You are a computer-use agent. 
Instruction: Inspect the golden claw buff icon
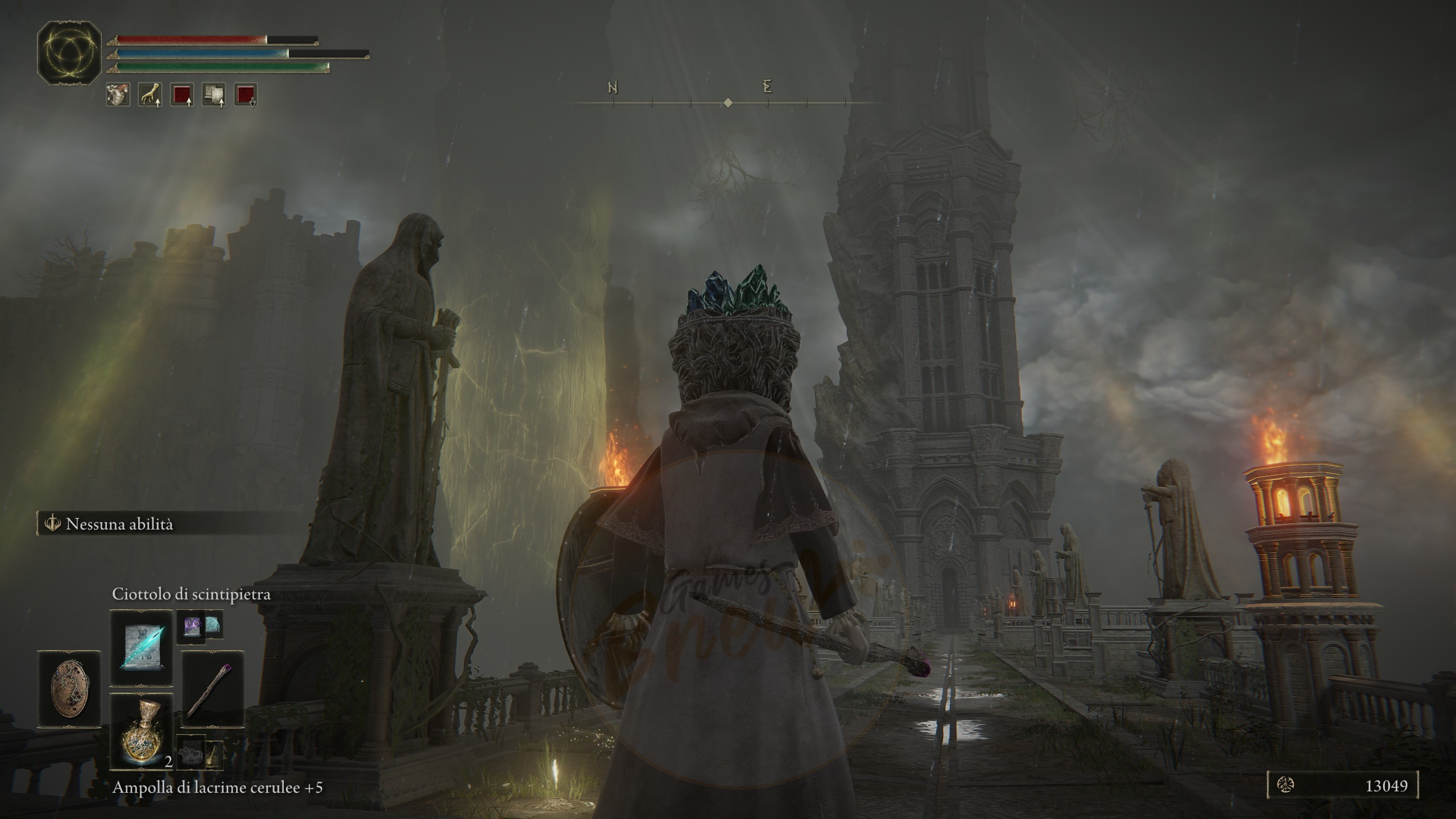click(x=150, y=94)
